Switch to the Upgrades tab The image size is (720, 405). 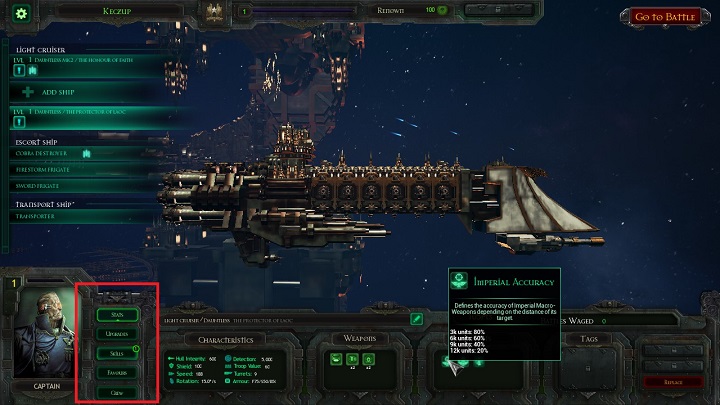(x=118, y=334)
